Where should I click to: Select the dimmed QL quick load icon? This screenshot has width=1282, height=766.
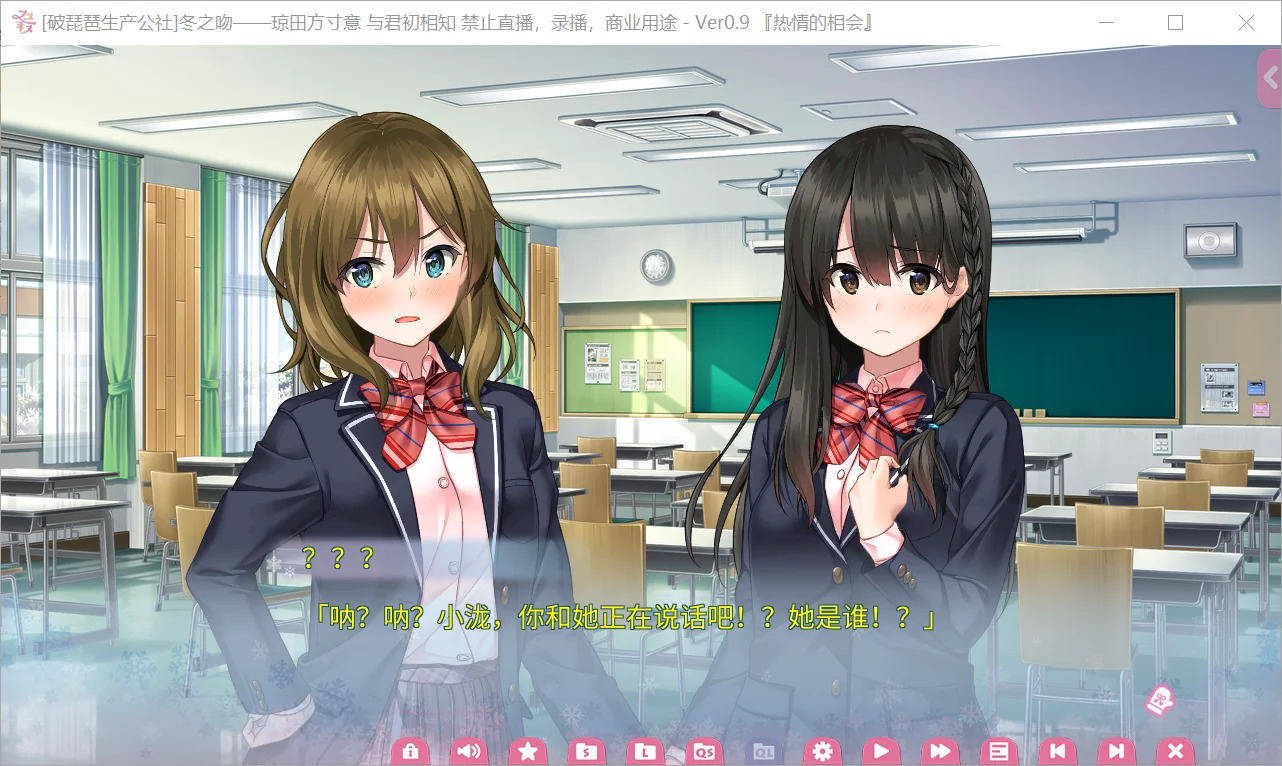tap(762, 750)
